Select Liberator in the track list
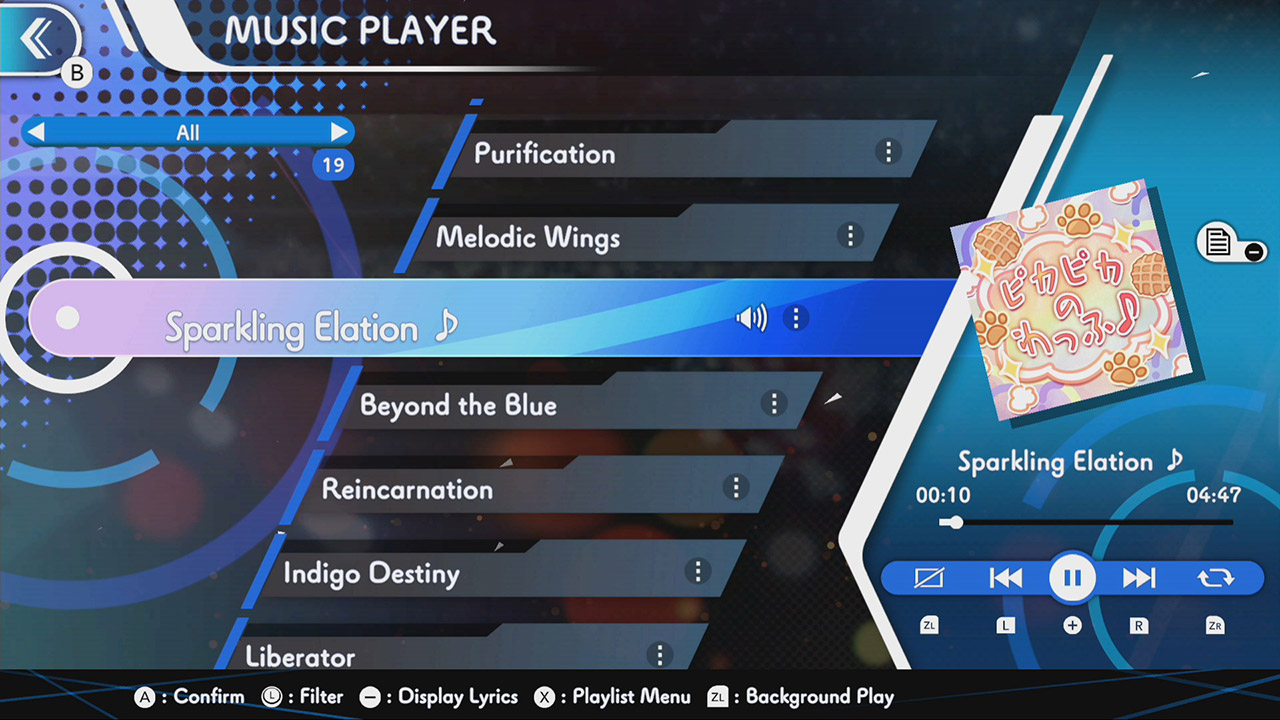This screenshot has width=1280, height=720. pyautogui.click(x=301, y=656)
